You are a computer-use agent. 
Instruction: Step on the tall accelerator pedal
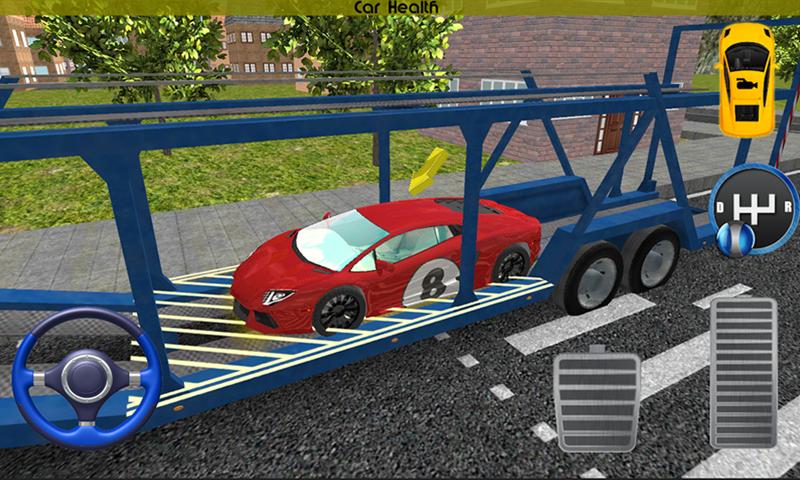coord(743,371)
